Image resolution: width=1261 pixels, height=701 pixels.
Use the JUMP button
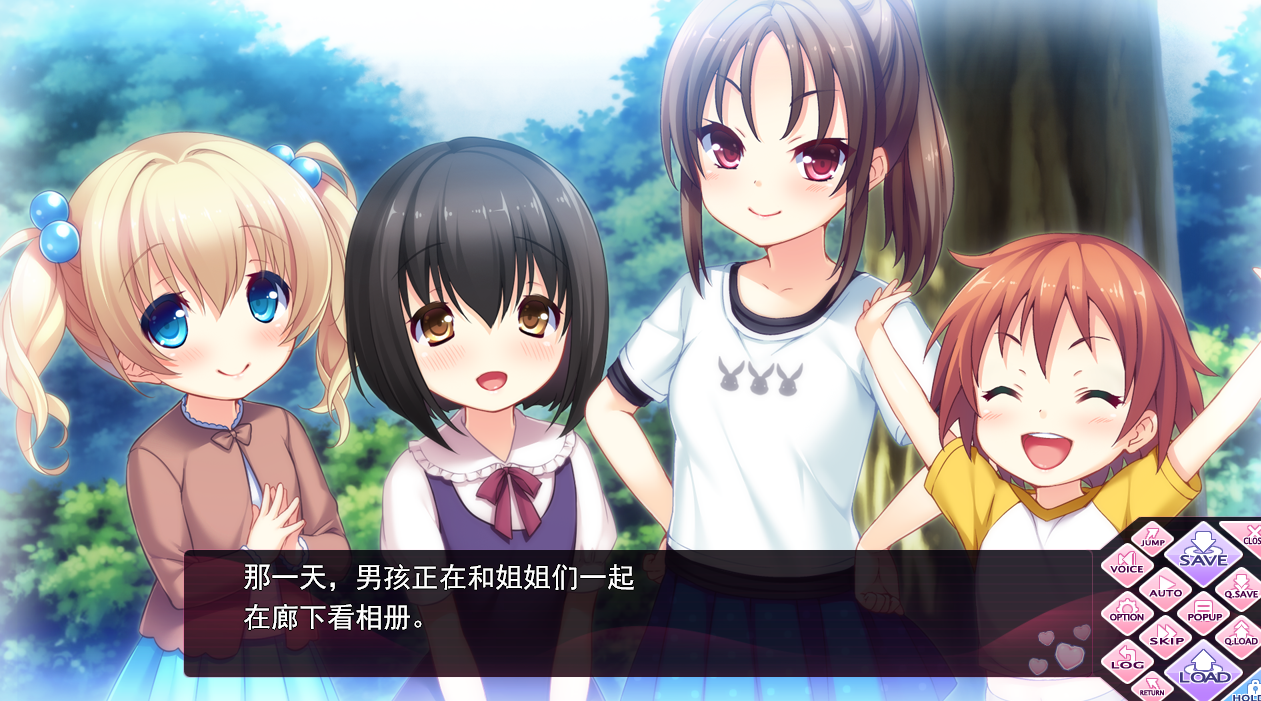click(x=1152, y=537)
